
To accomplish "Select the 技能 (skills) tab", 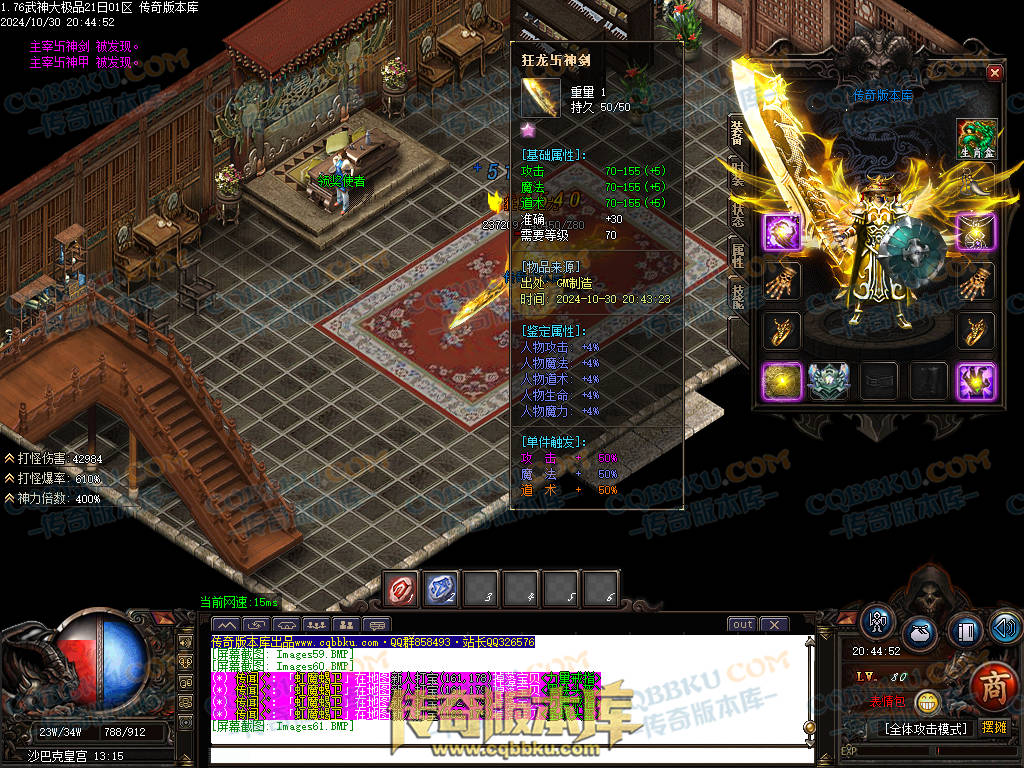I will click(737, 297).
